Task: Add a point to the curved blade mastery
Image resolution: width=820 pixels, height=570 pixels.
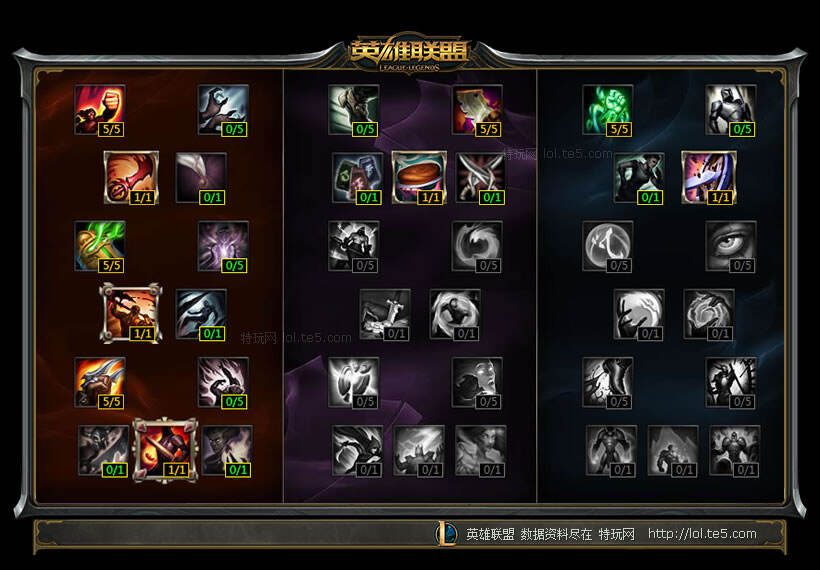Action: coord(200,177)
